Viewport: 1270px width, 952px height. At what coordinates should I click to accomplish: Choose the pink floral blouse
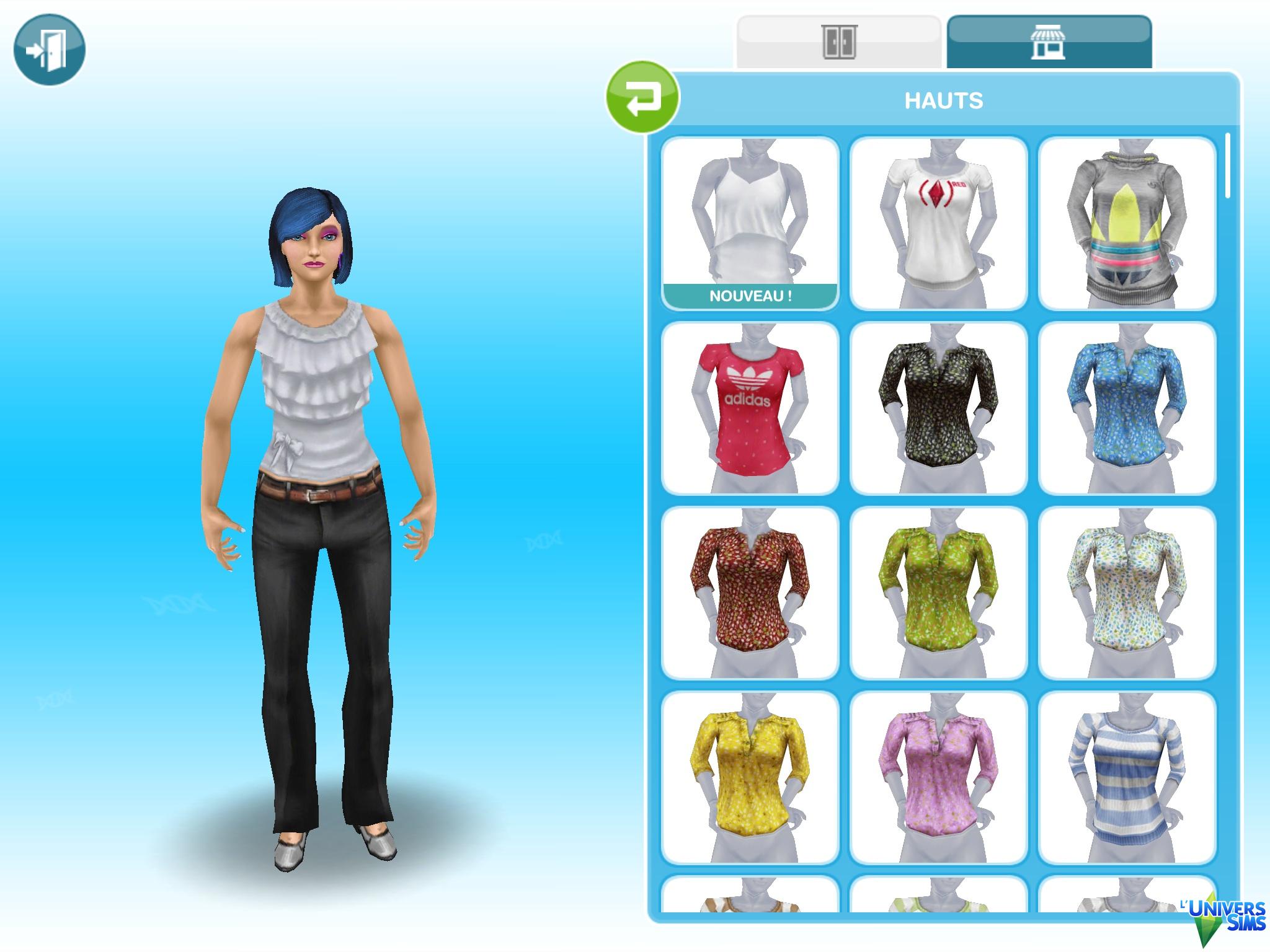[938, 777]
